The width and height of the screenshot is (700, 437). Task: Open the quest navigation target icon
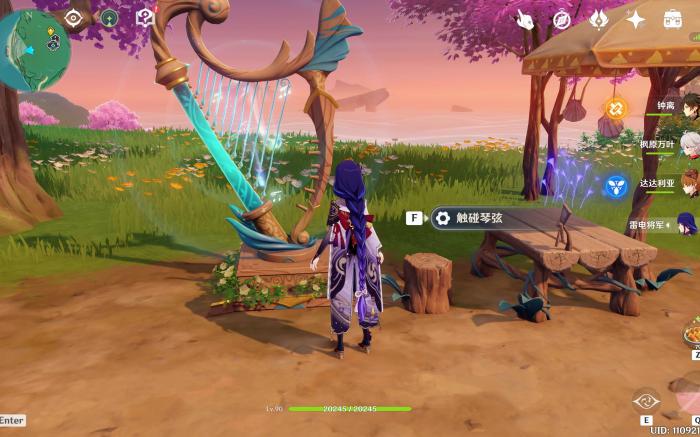(73, 17)
